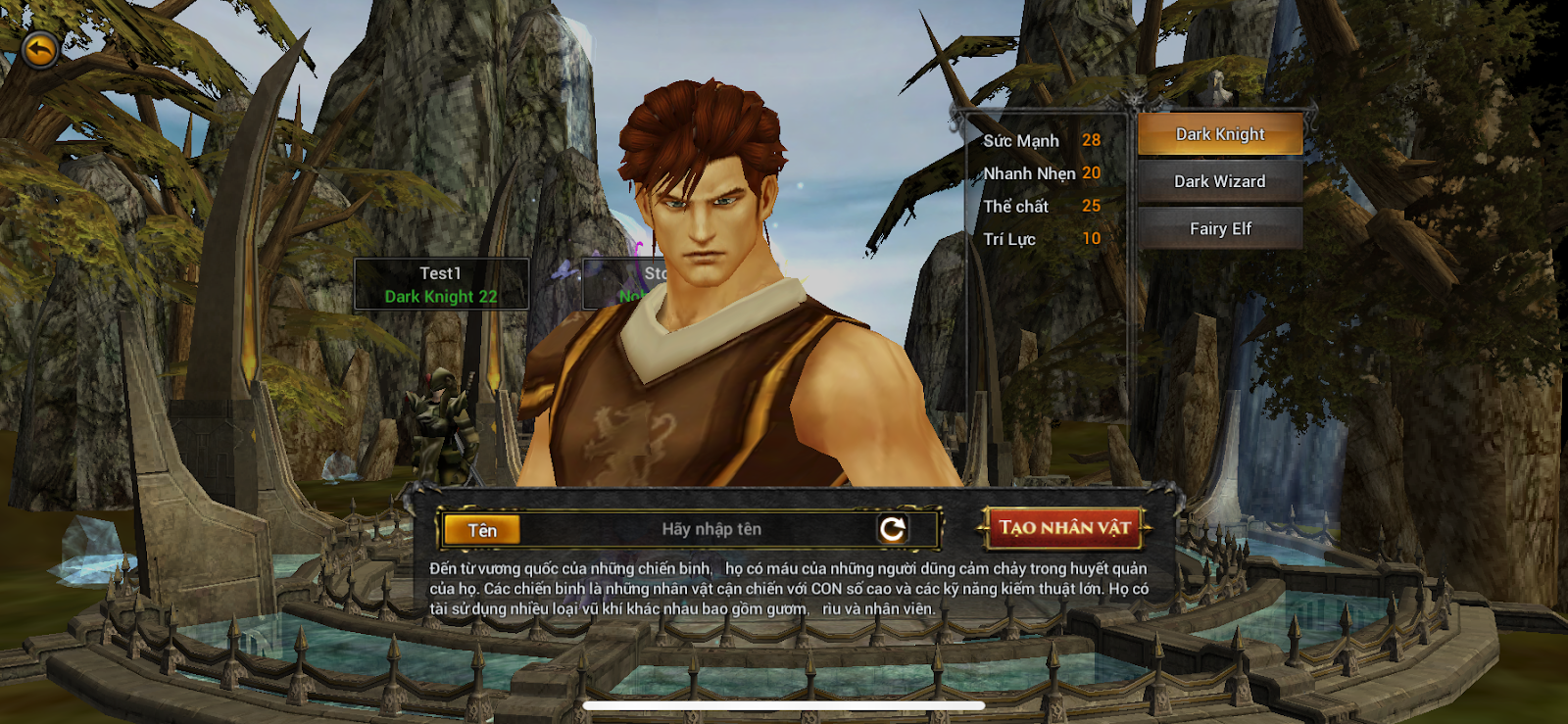The width and height of the screenshot is (1568, 724).
Task: Generate a random name with refresh icon
Action: pyautogui.click(x=892, y=529)
